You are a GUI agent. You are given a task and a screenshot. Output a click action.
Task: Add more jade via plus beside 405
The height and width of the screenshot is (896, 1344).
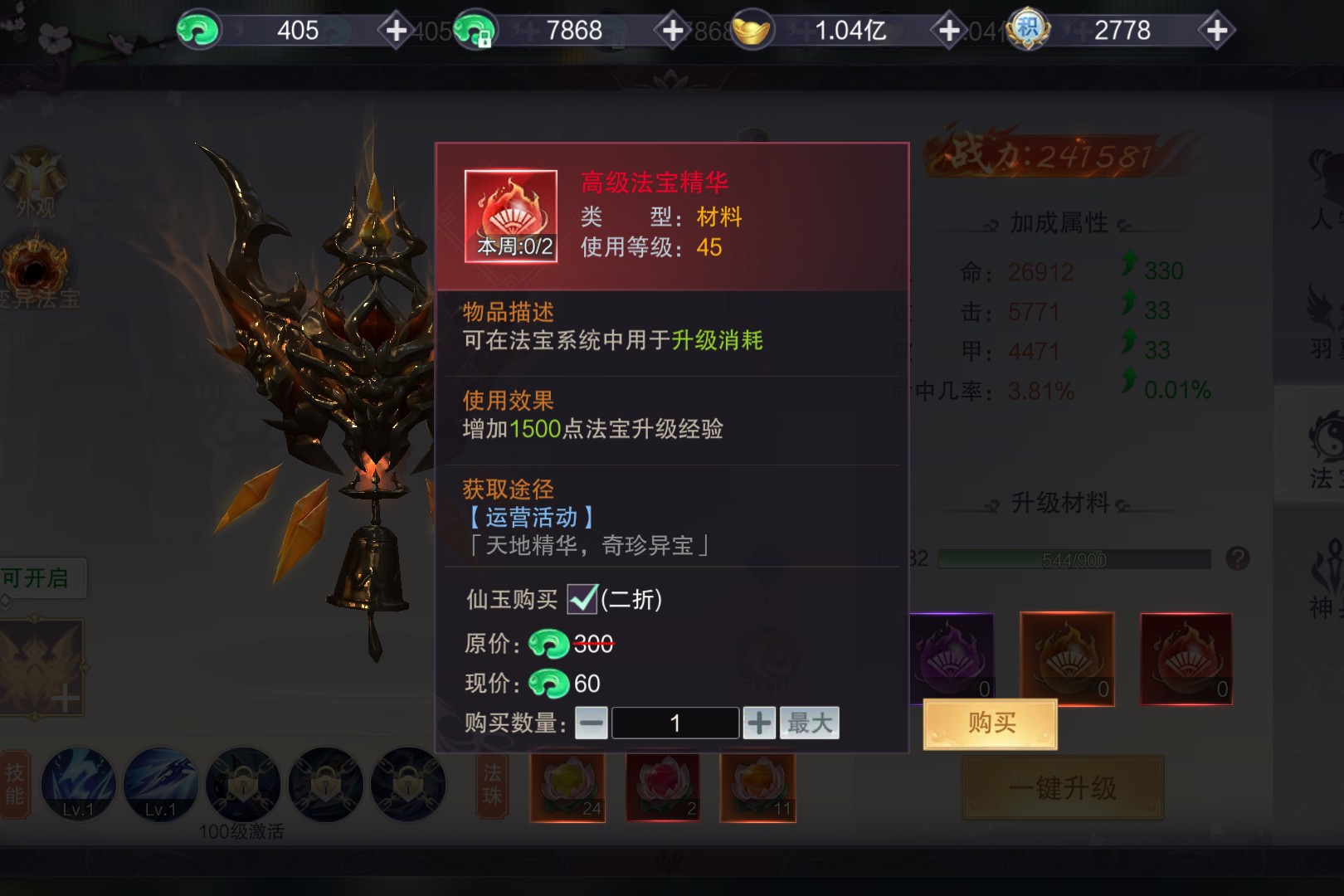(396, 32)
